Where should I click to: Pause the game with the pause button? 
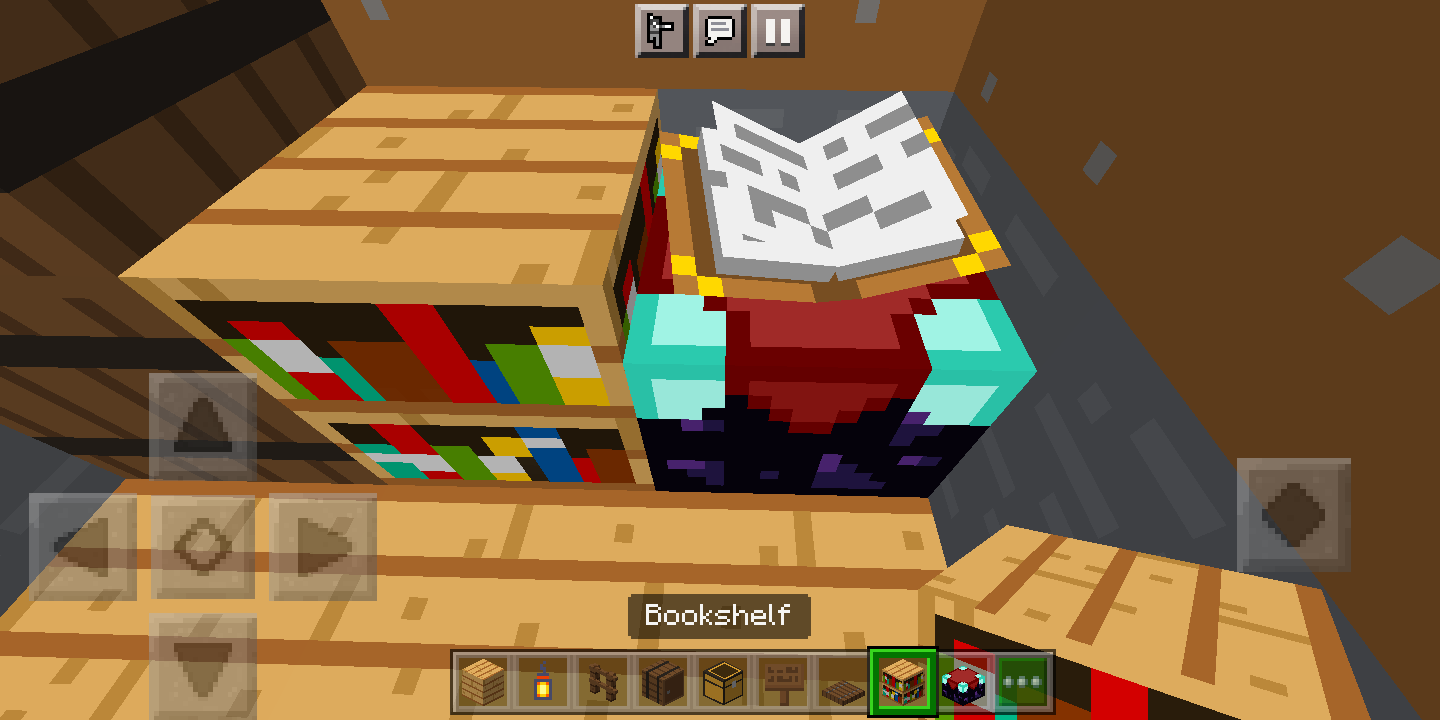(x=777, y=30)
